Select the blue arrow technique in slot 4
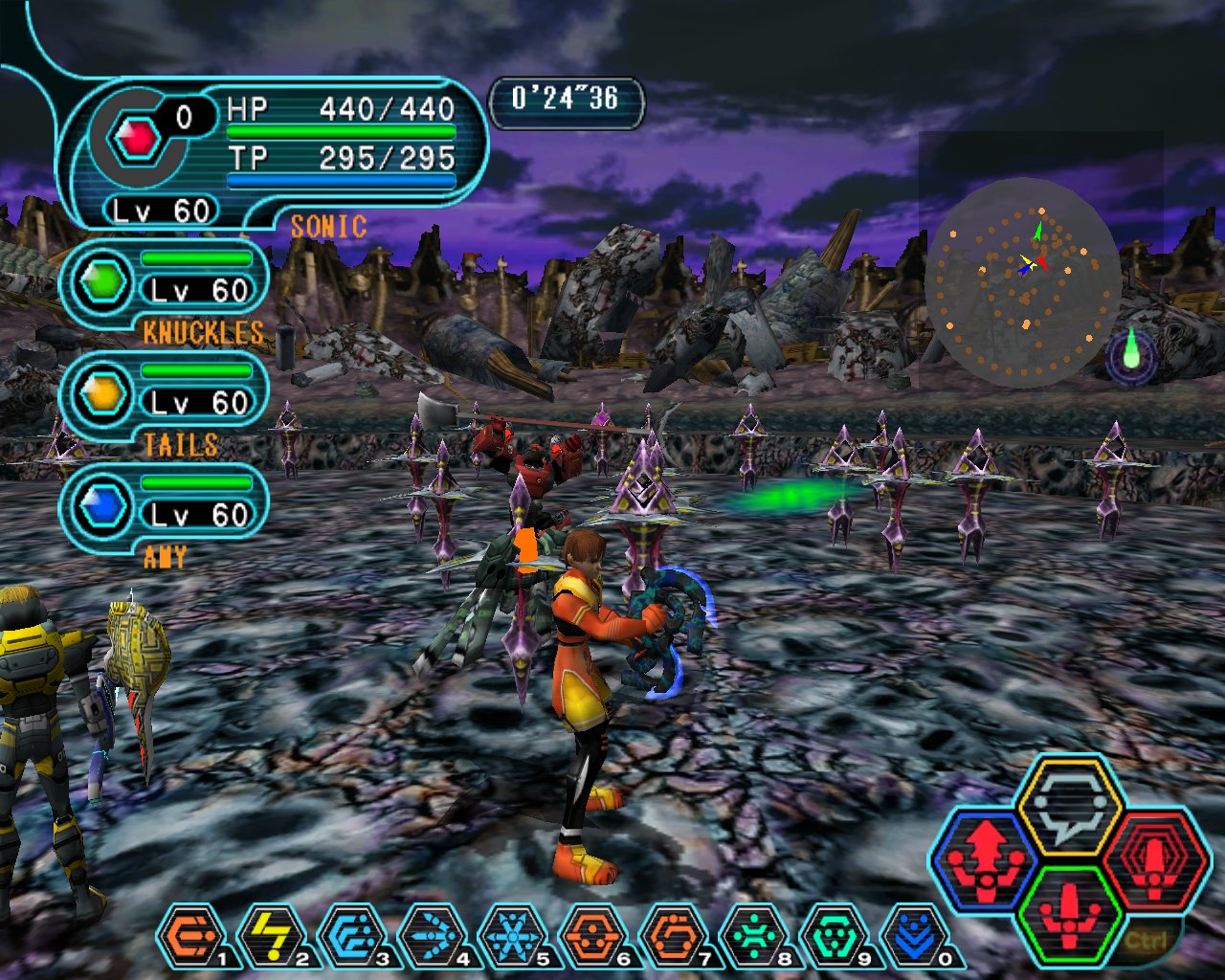 432,936
